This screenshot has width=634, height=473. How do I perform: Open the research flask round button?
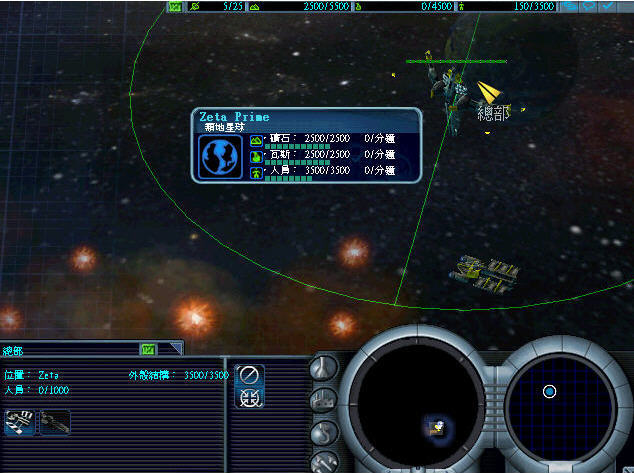pos(324,367)
